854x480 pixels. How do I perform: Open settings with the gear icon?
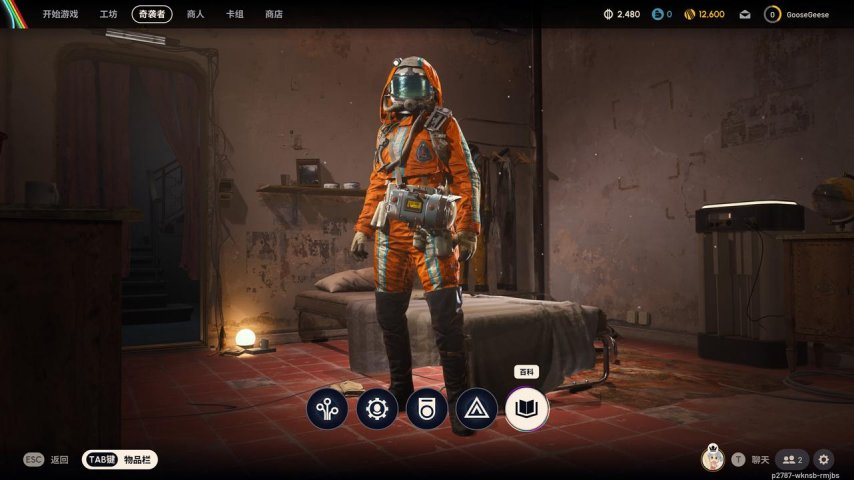pos(824,459)
